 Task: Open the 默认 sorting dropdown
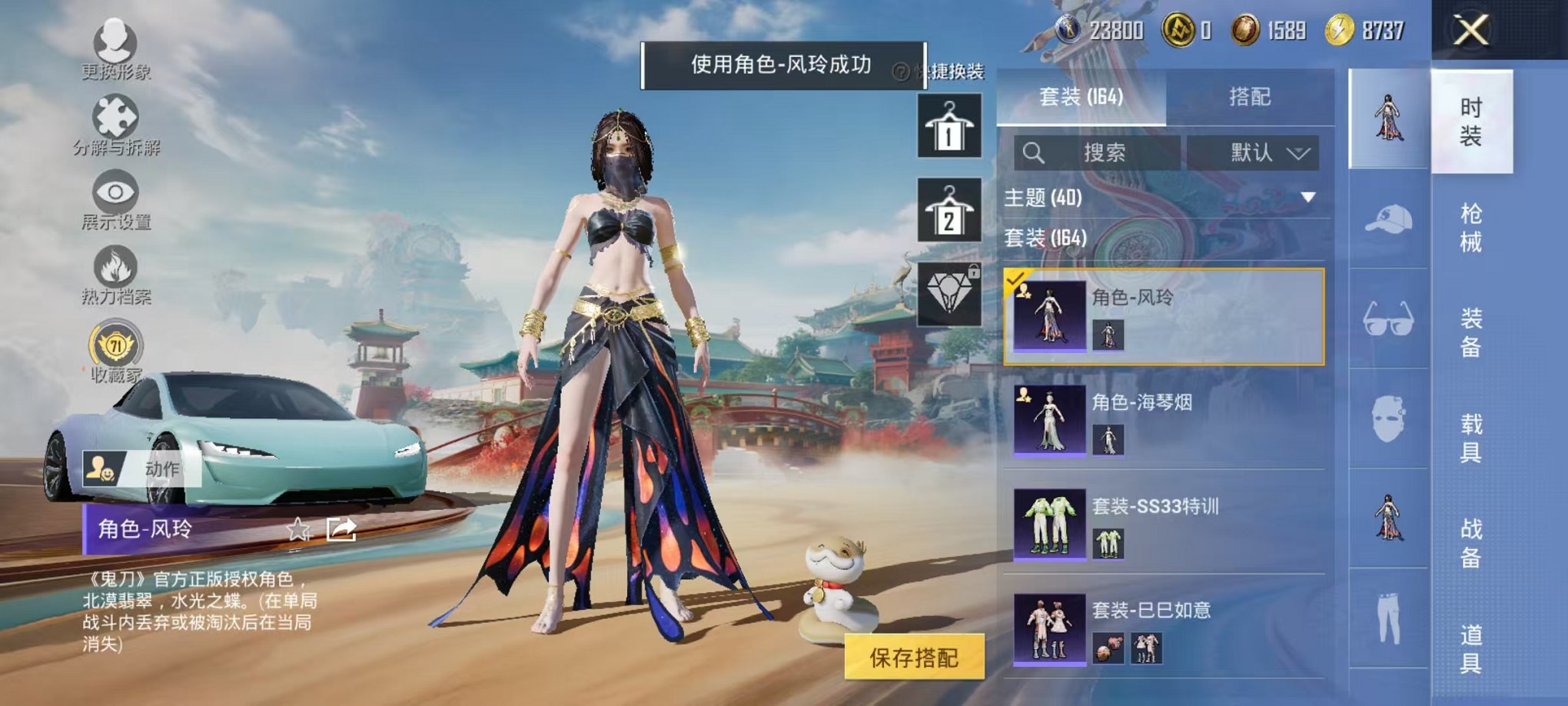[1254, 152]
